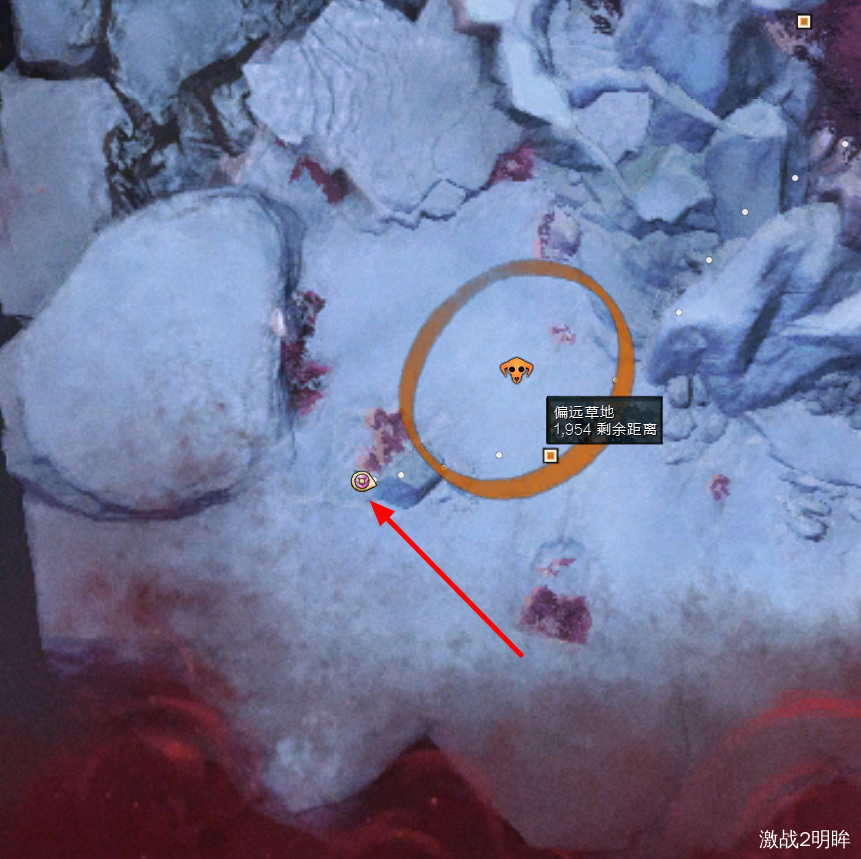
Task: Click the orange square marker beside the 偏远草地 tooltip
Action: tap(550, 456)
